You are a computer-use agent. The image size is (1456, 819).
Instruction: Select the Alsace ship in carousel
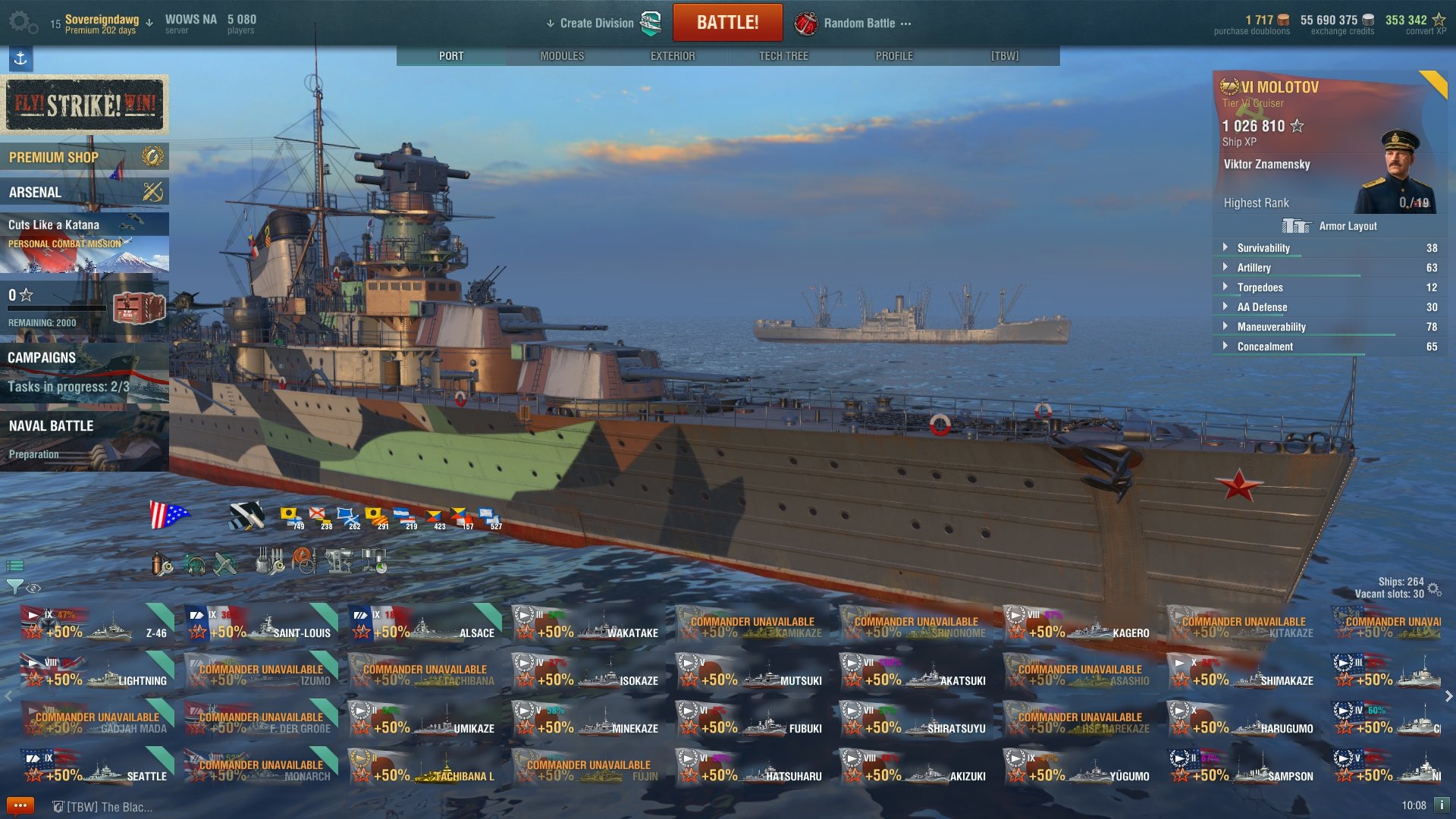tap(425, 623)
